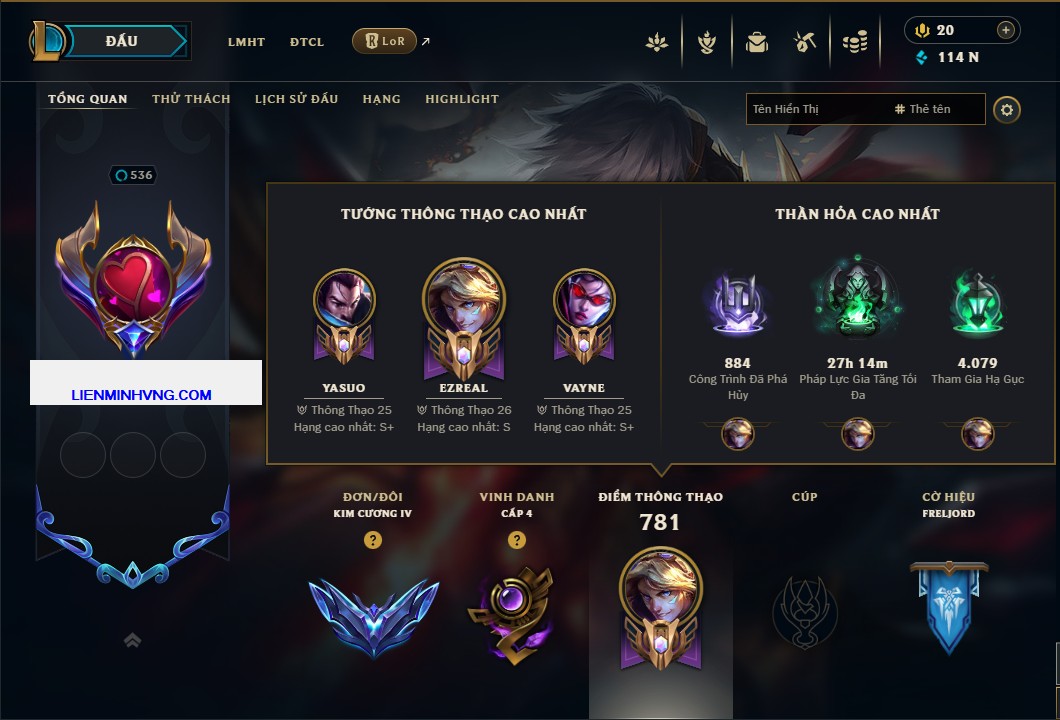Select the TỔNG QUAN tab
The height and width of the screenshot is (720, 1060).
click(x=88, y=99)
